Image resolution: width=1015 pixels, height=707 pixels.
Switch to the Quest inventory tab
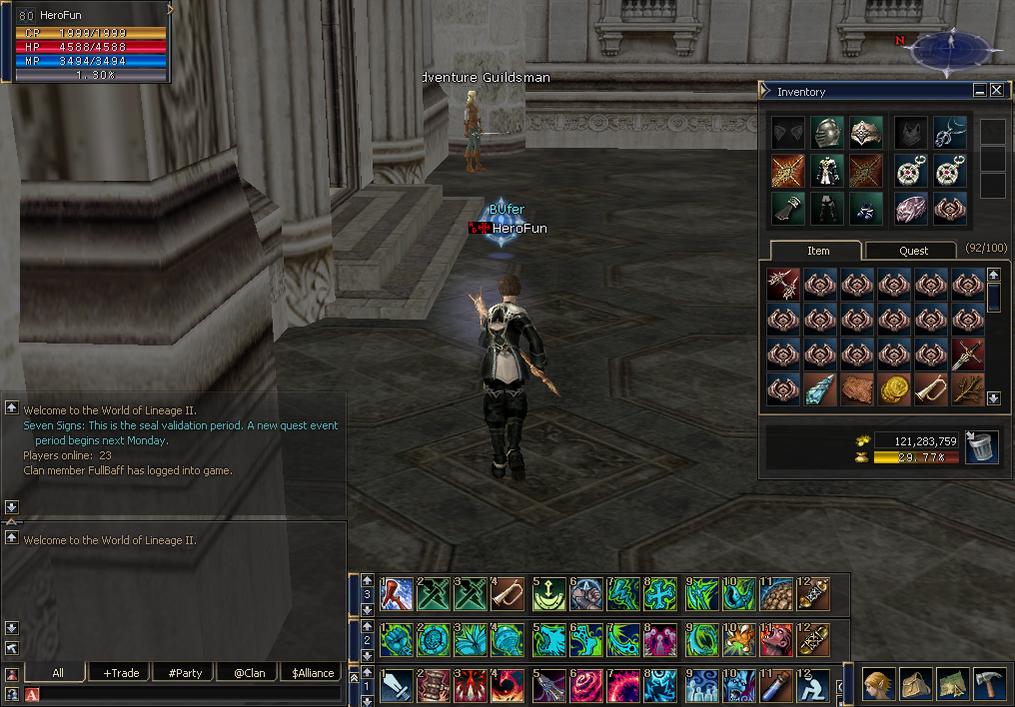pyautogui.click(x=913, y=251)
